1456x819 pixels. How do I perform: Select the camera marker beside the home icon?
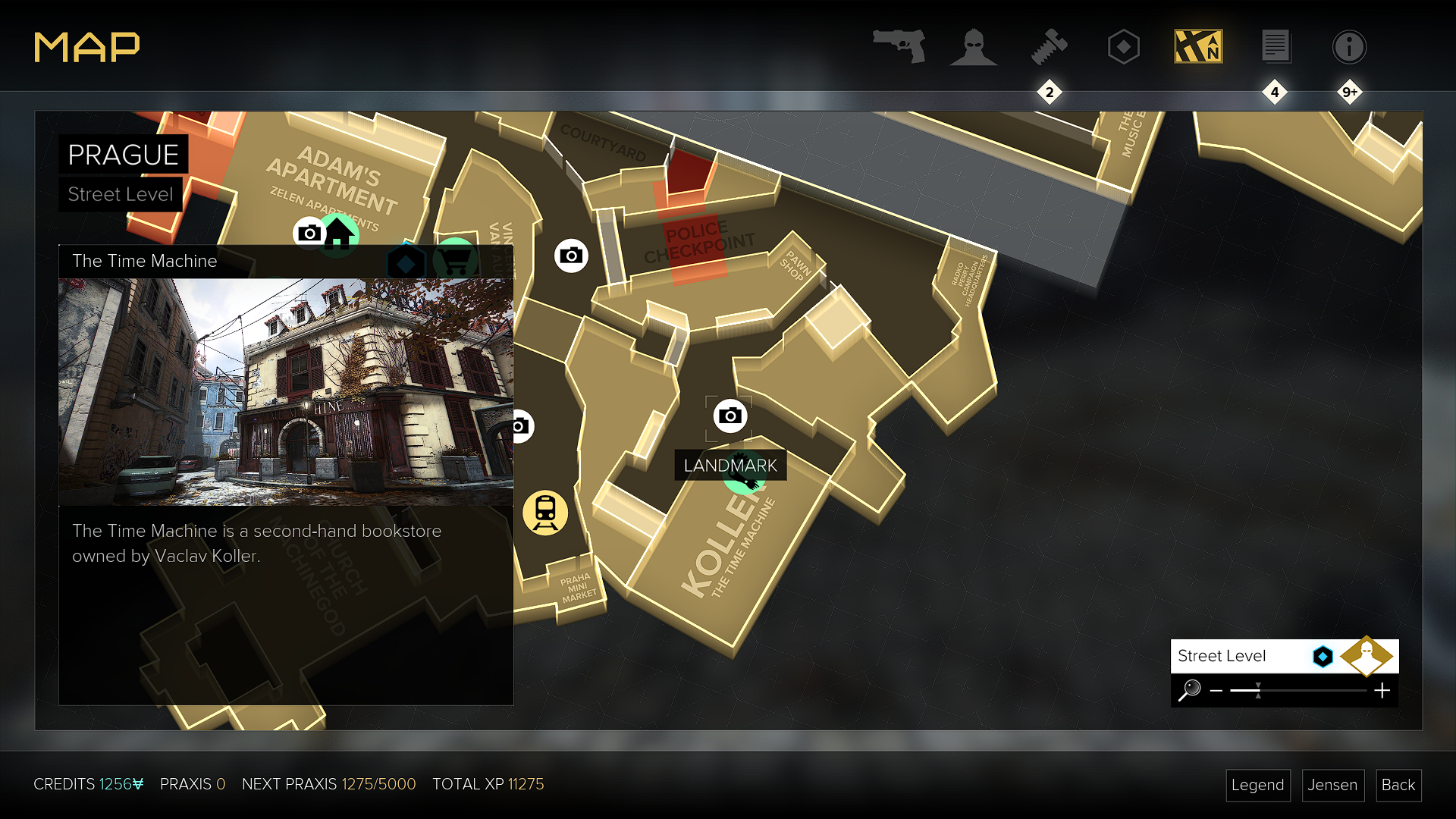point(308,233)
